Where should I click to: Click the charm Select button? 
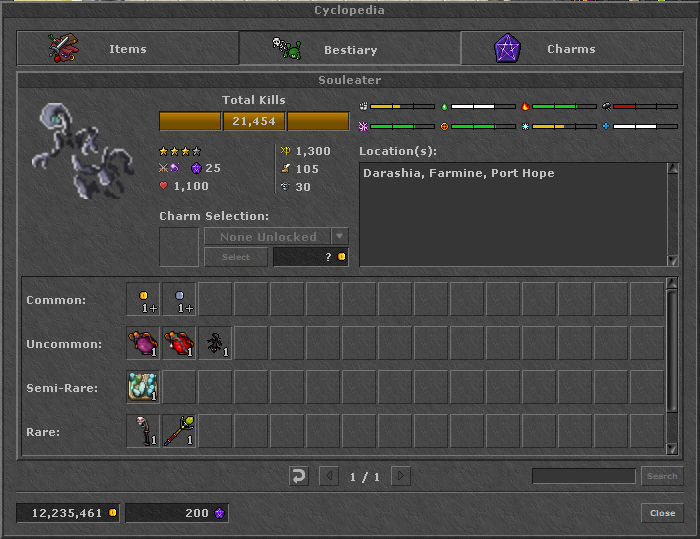(235, 257)
